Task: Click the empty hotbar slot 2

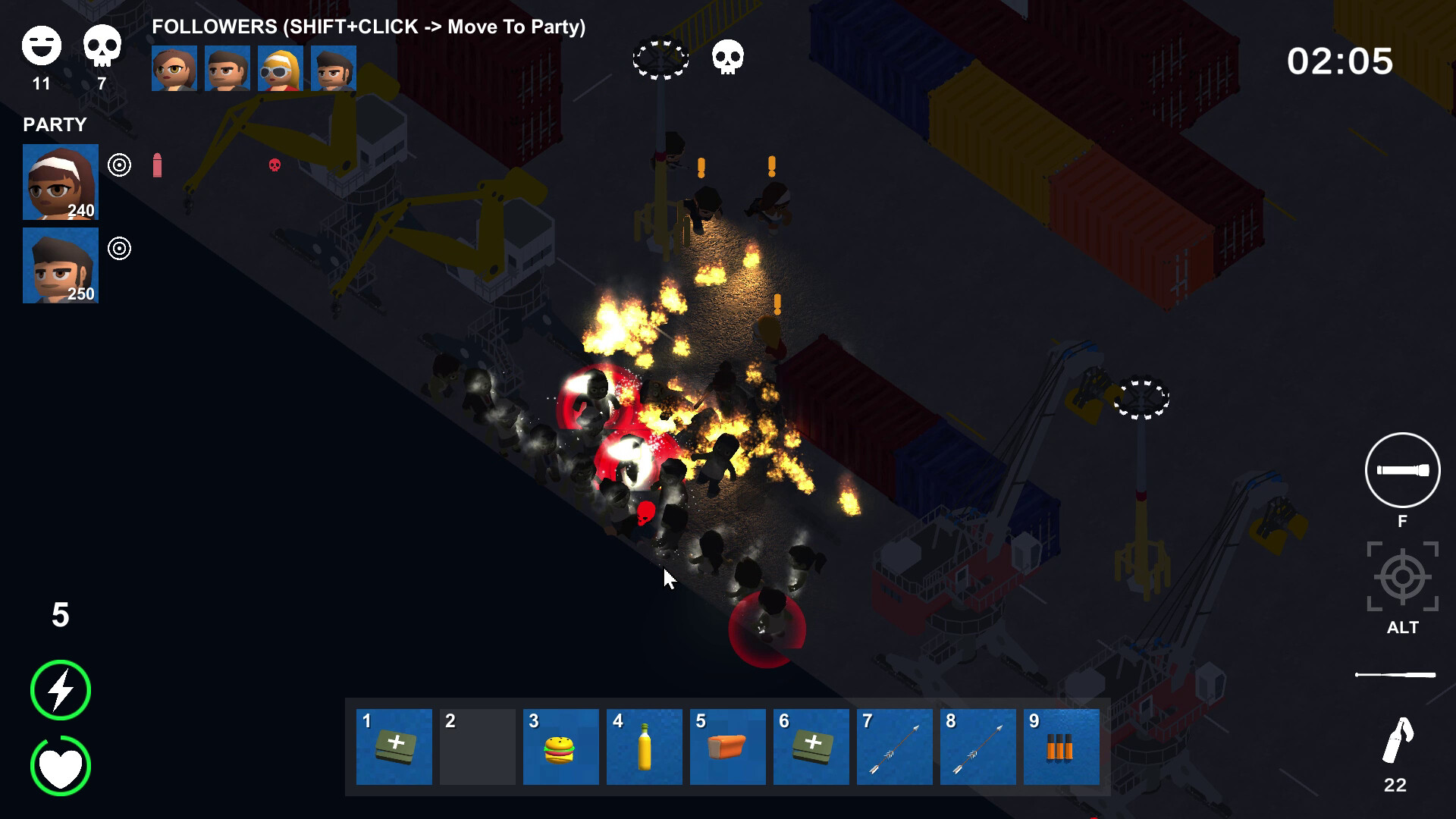Action: (477, 747)
